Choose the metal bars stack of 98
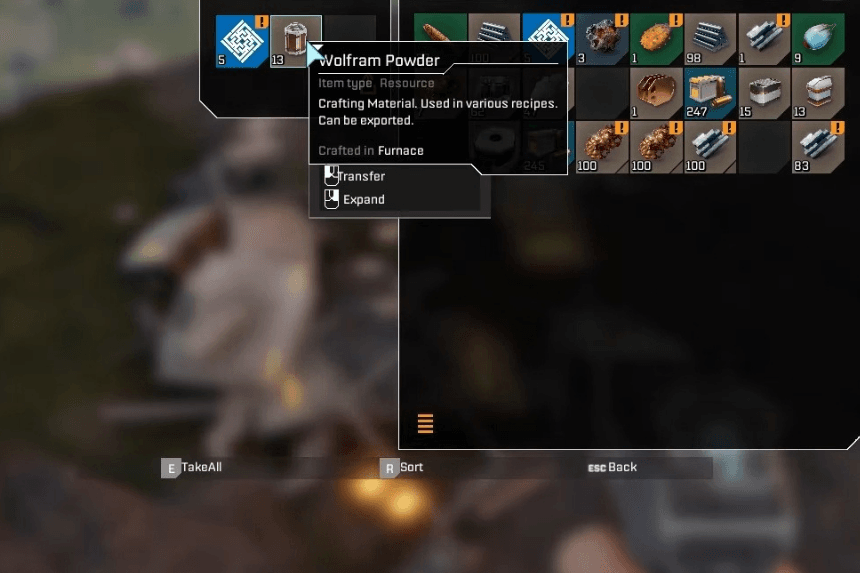The width and height of the screenshot is (860, 573). coord(710,39)
